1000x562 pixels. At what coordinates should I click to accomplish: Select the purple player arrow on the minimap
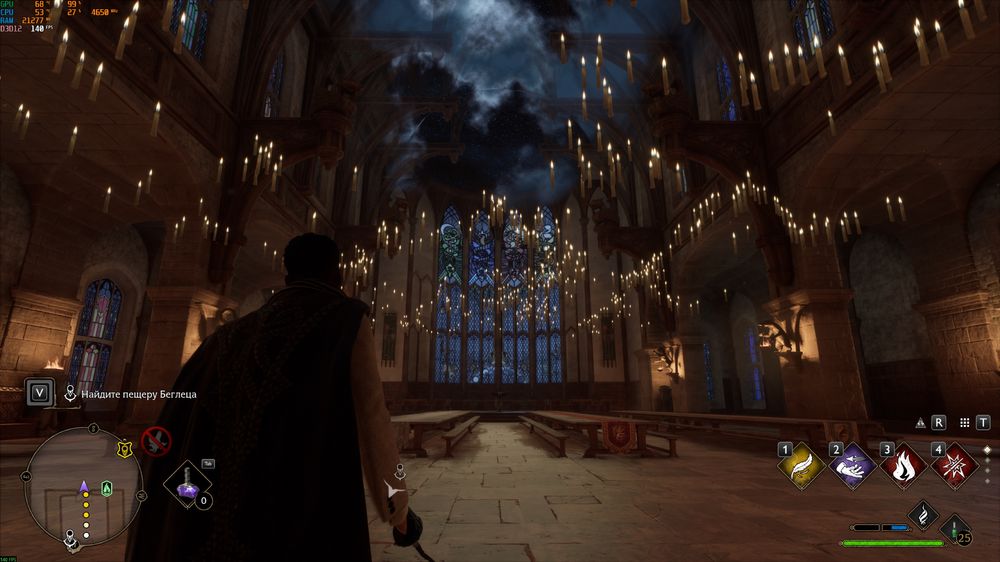pos(85,487)
